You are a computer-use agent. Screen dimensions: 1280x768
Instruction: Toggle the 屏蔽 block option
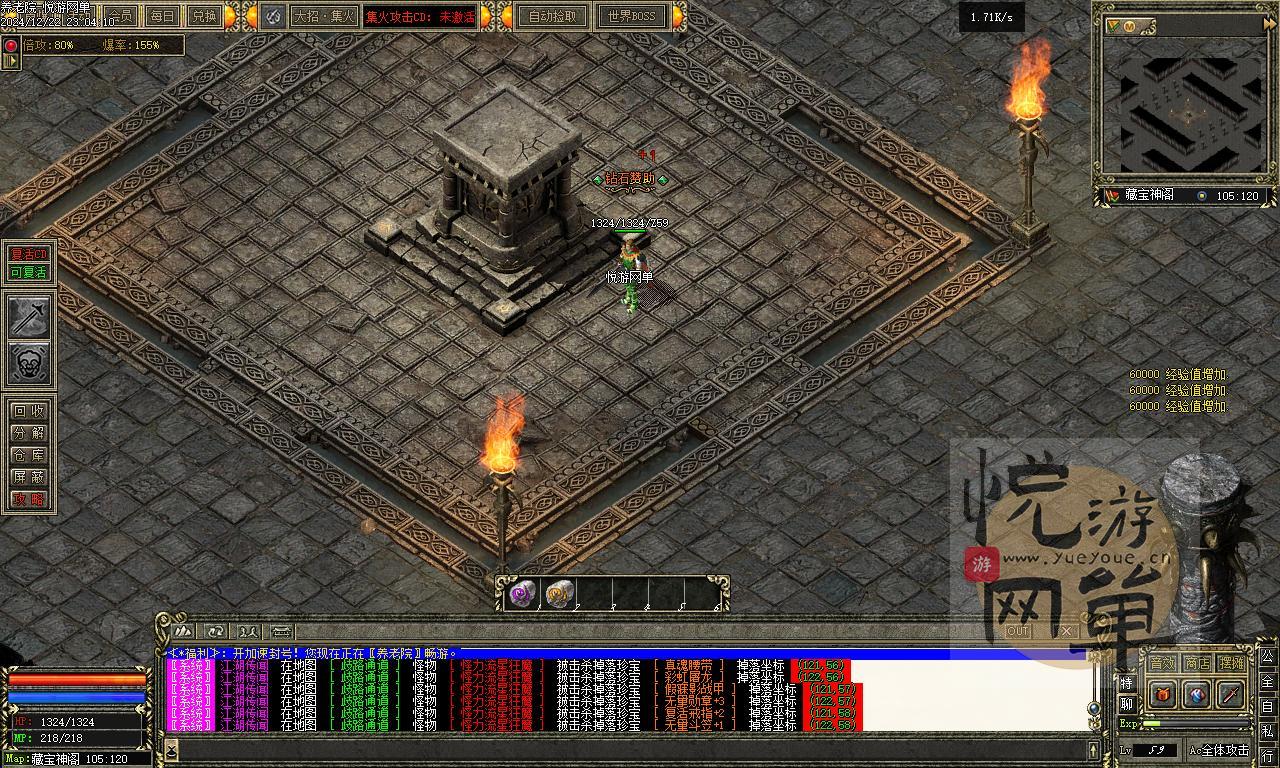[29, 477]
